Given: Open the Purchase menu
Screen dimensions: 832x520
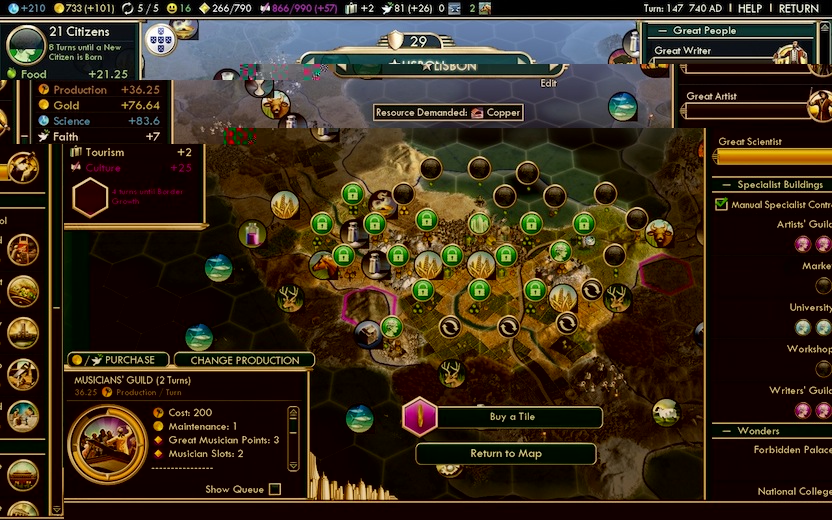Looking at the screenshot, I should (x=119, y=360).
